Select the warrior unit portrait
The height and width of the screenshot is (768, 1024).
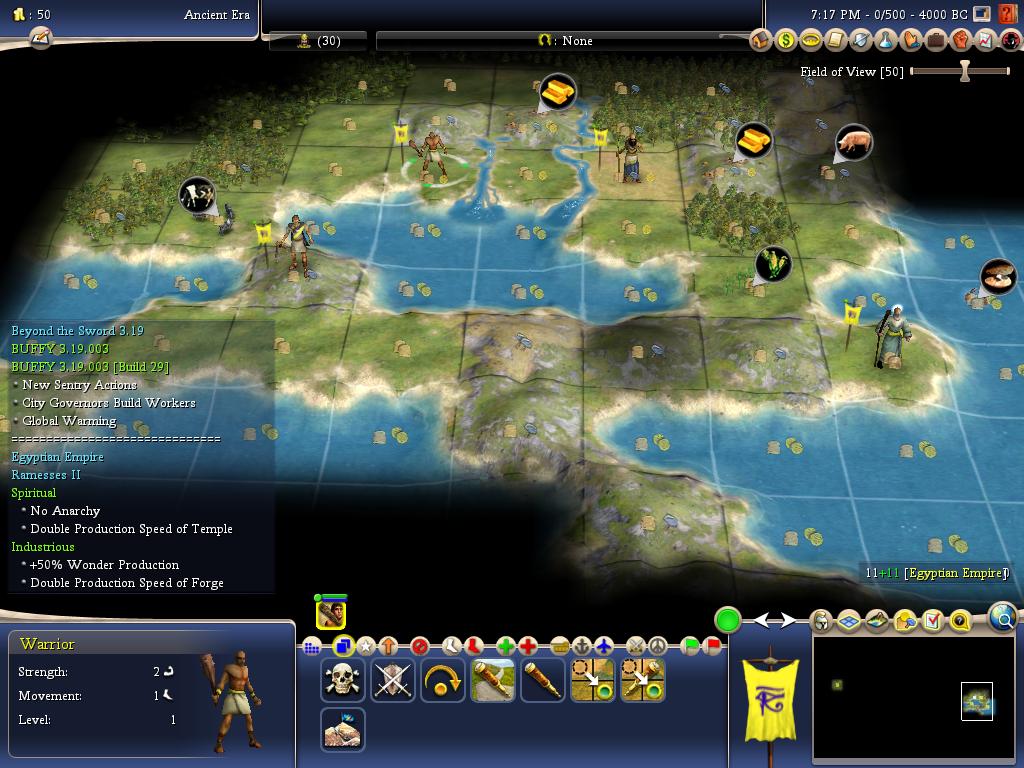click(x=331, y=613)
